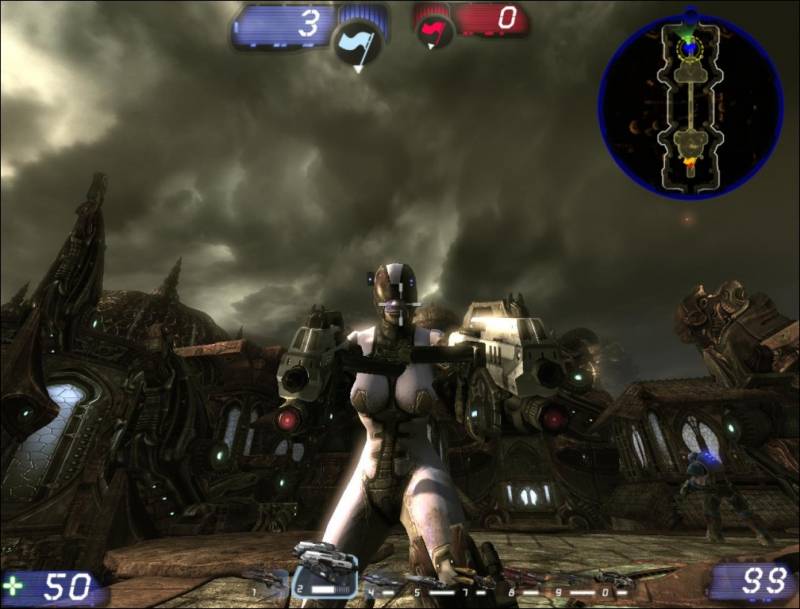Open the circular minimap
800x609 pixels.
pyautogui.click(x=690, y=105)
